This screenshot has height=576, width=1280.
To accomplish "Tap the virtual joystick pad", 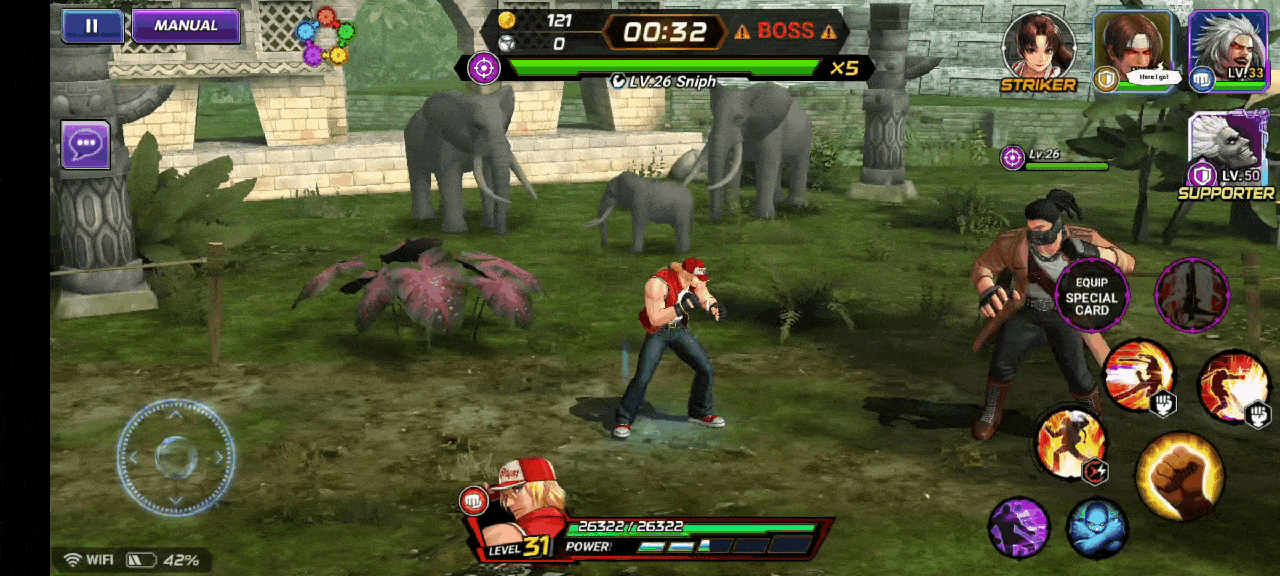I will pyautogui.click(x=175, y=457).
